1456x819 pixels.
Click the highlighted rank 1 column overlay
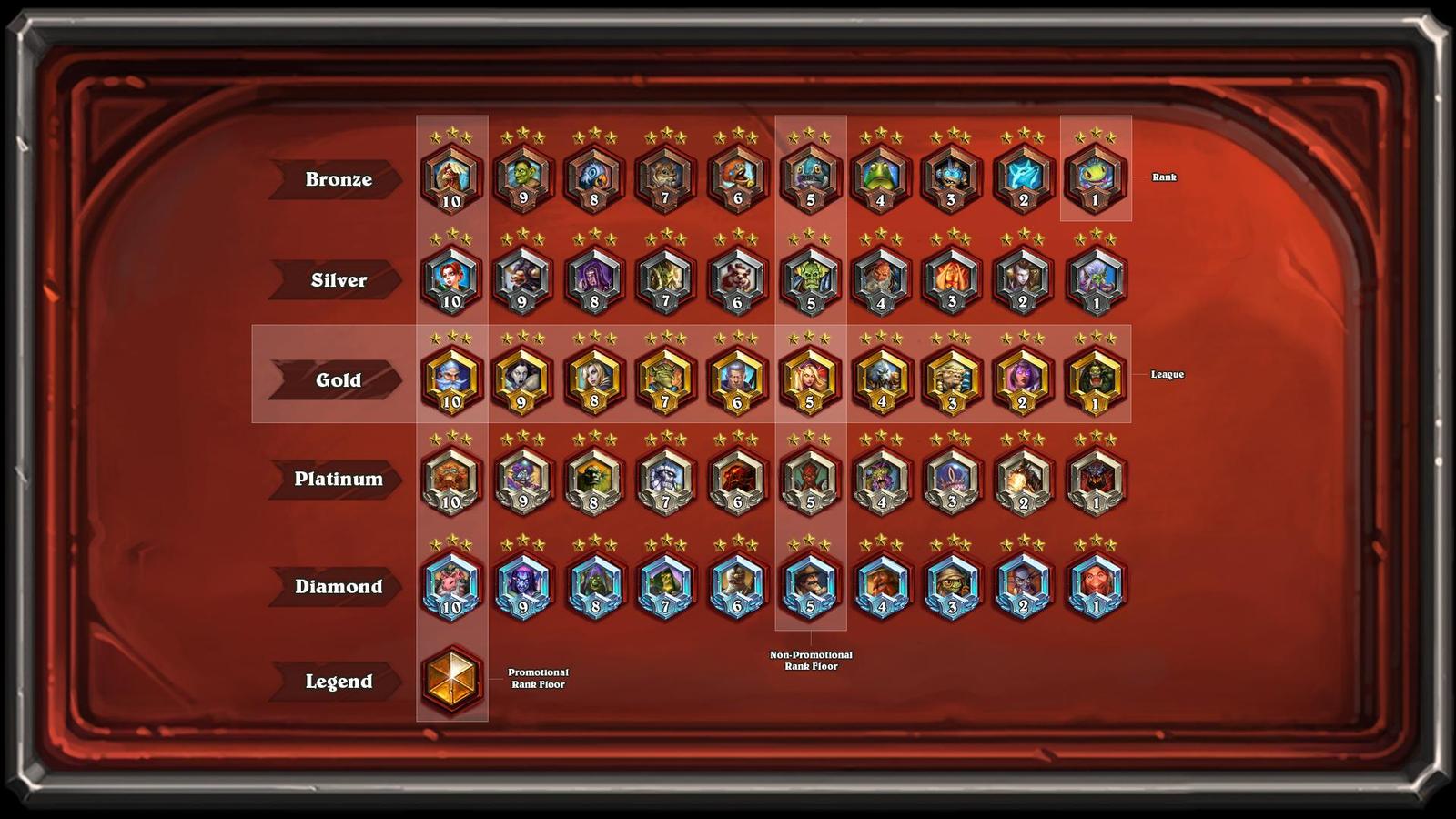click(x=1095, y=169)
